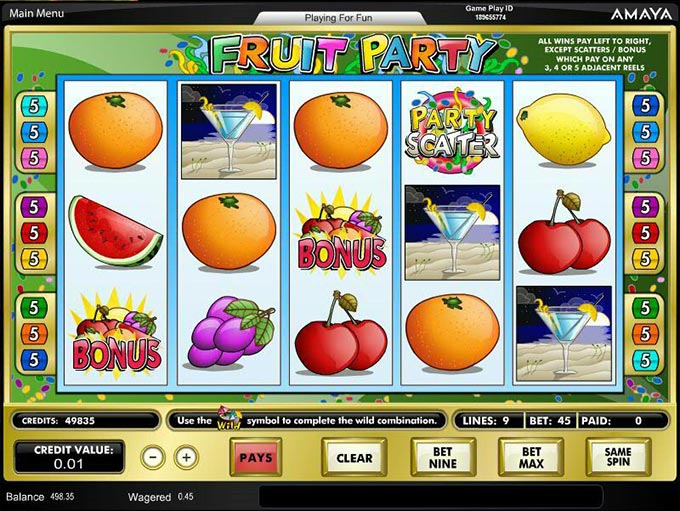
Task: Spin again with SAME SPIN
Action: [x=618, y=458]
